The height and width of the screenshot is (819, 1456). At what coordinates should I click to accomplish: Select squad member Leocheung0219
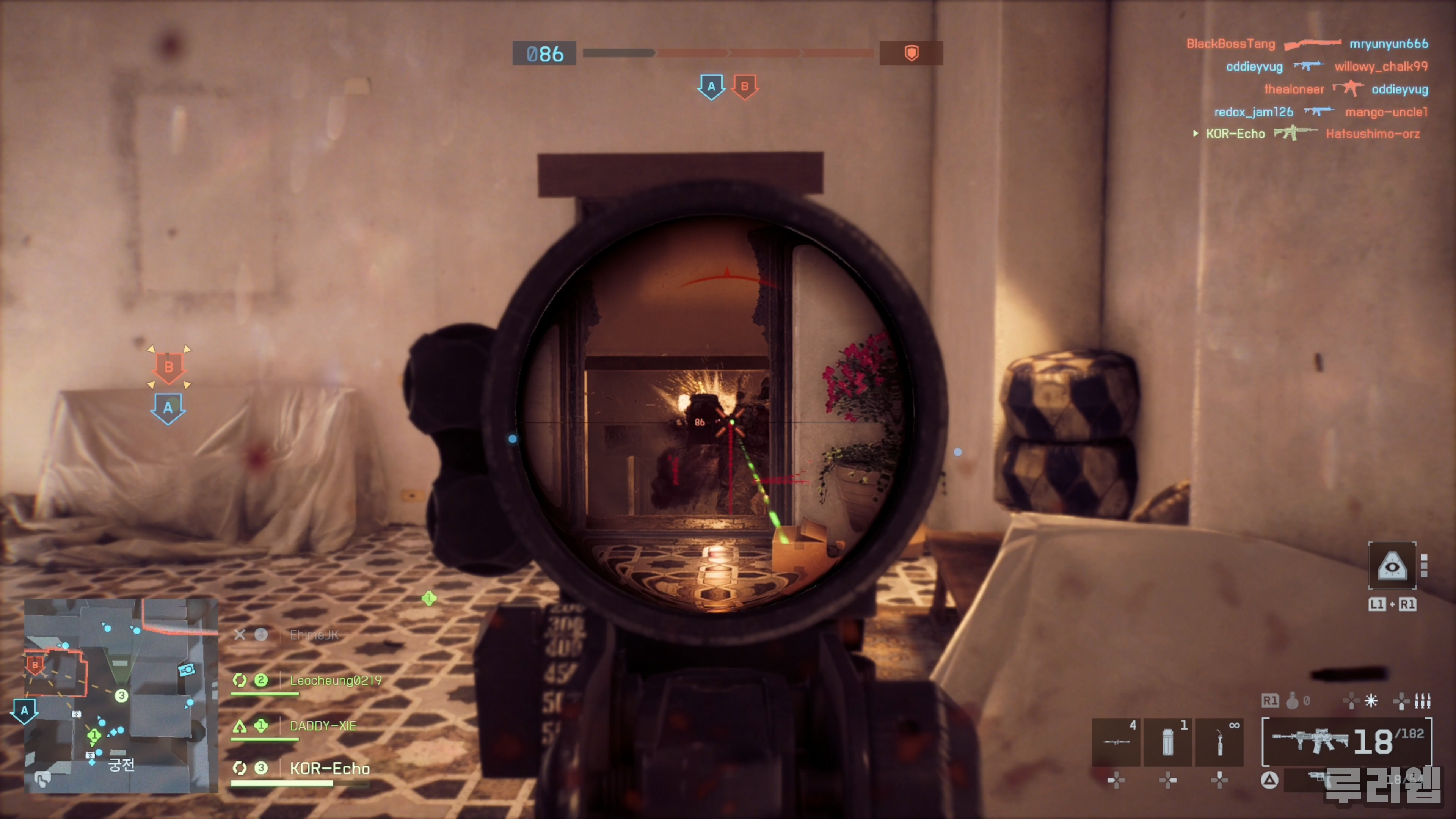click(x=335, y=681)
